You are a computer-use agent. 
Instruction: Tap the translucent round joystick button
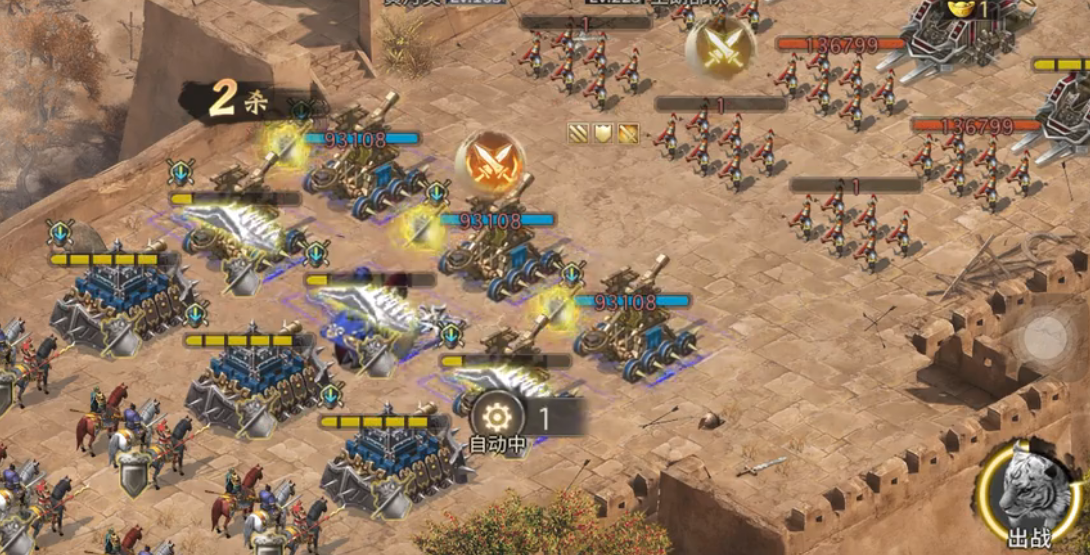(x=1046, y=336)
